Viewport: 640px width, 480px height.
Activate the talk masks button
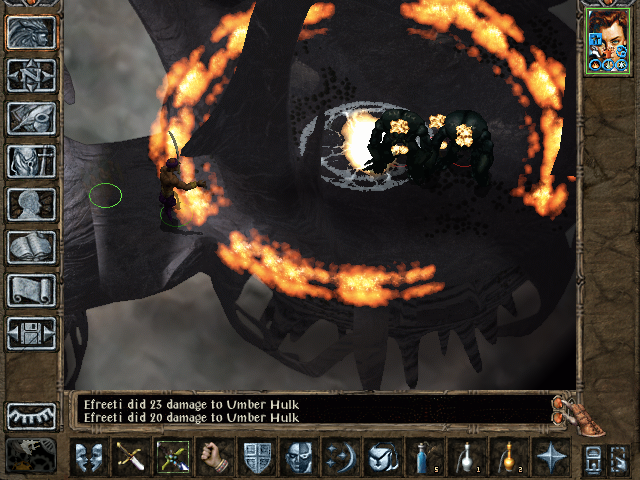(x=89, y=459)
